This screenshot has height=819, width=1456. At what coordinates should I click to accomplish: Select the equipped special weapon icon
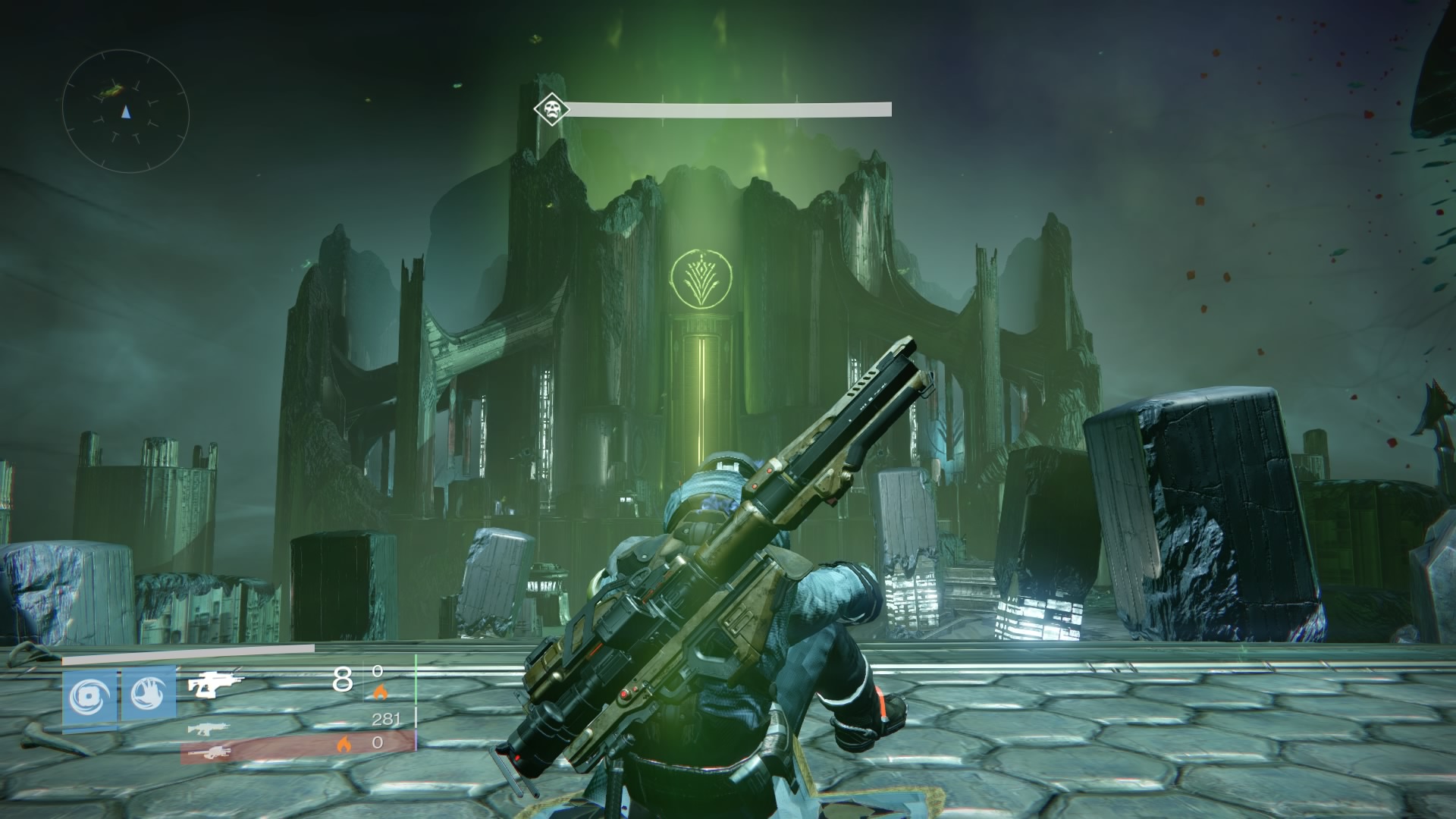(x=215, y=685)
